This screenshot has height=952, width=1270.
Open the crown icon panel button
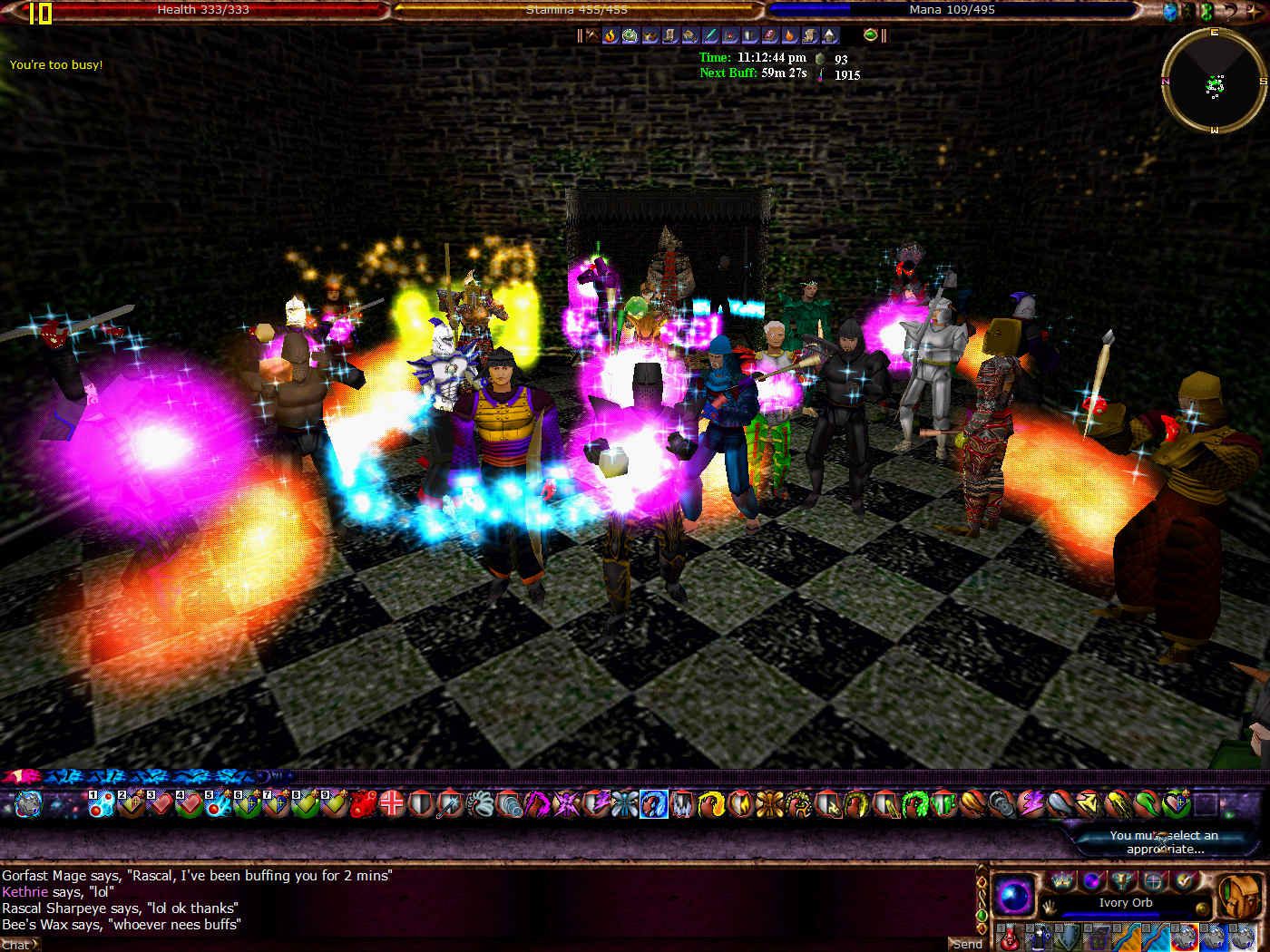[x=1061, y=880]
